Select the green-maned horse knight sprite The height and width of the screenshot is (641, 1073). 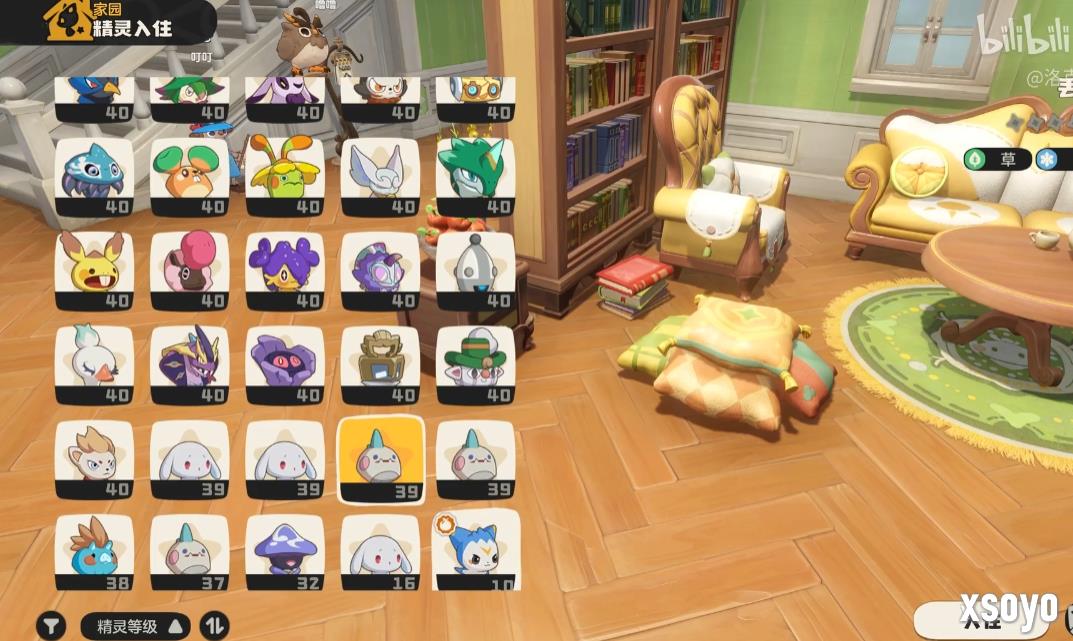[475, 176]
